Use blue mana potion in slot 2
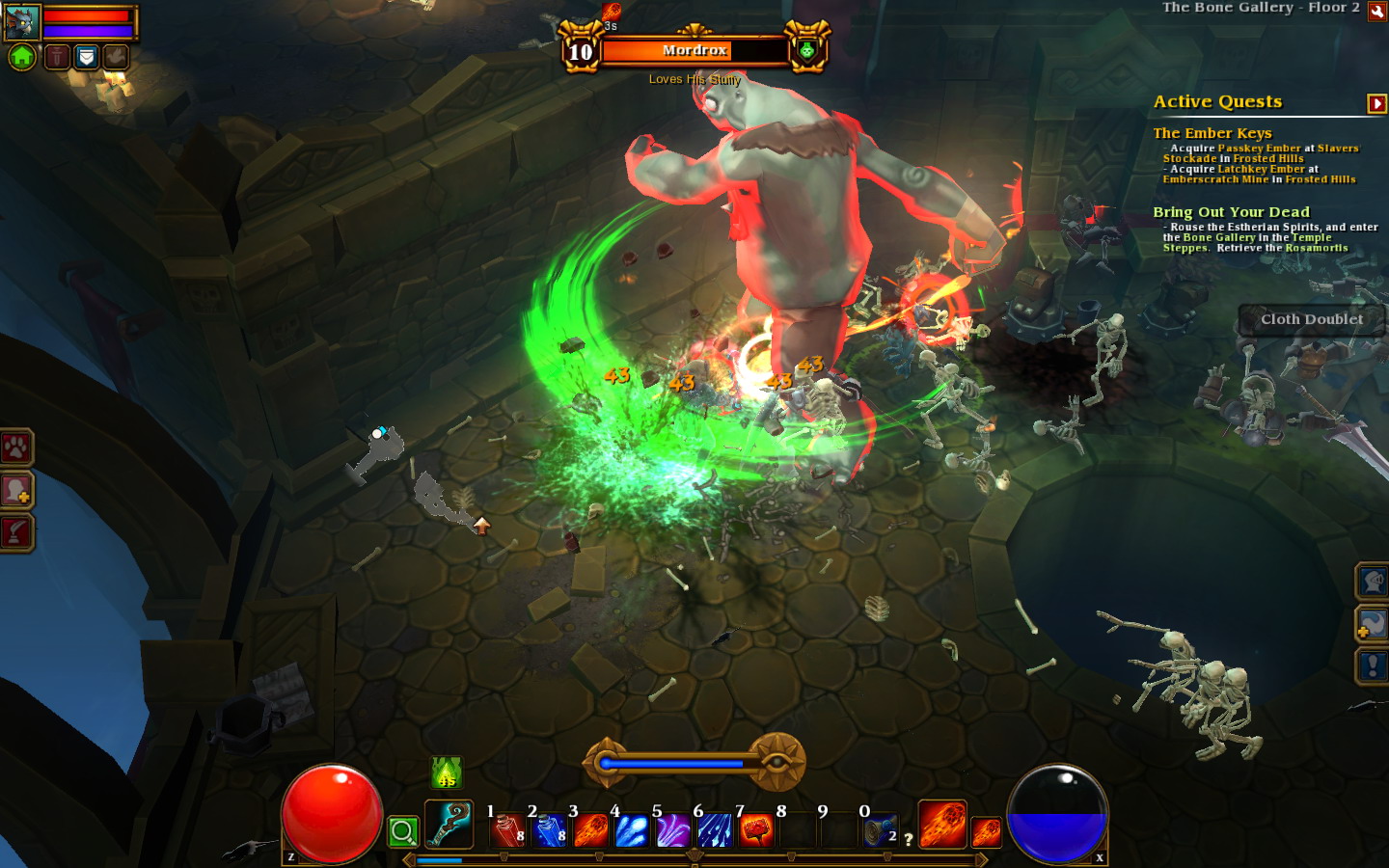1389x868 pixels. coord(549,830)
